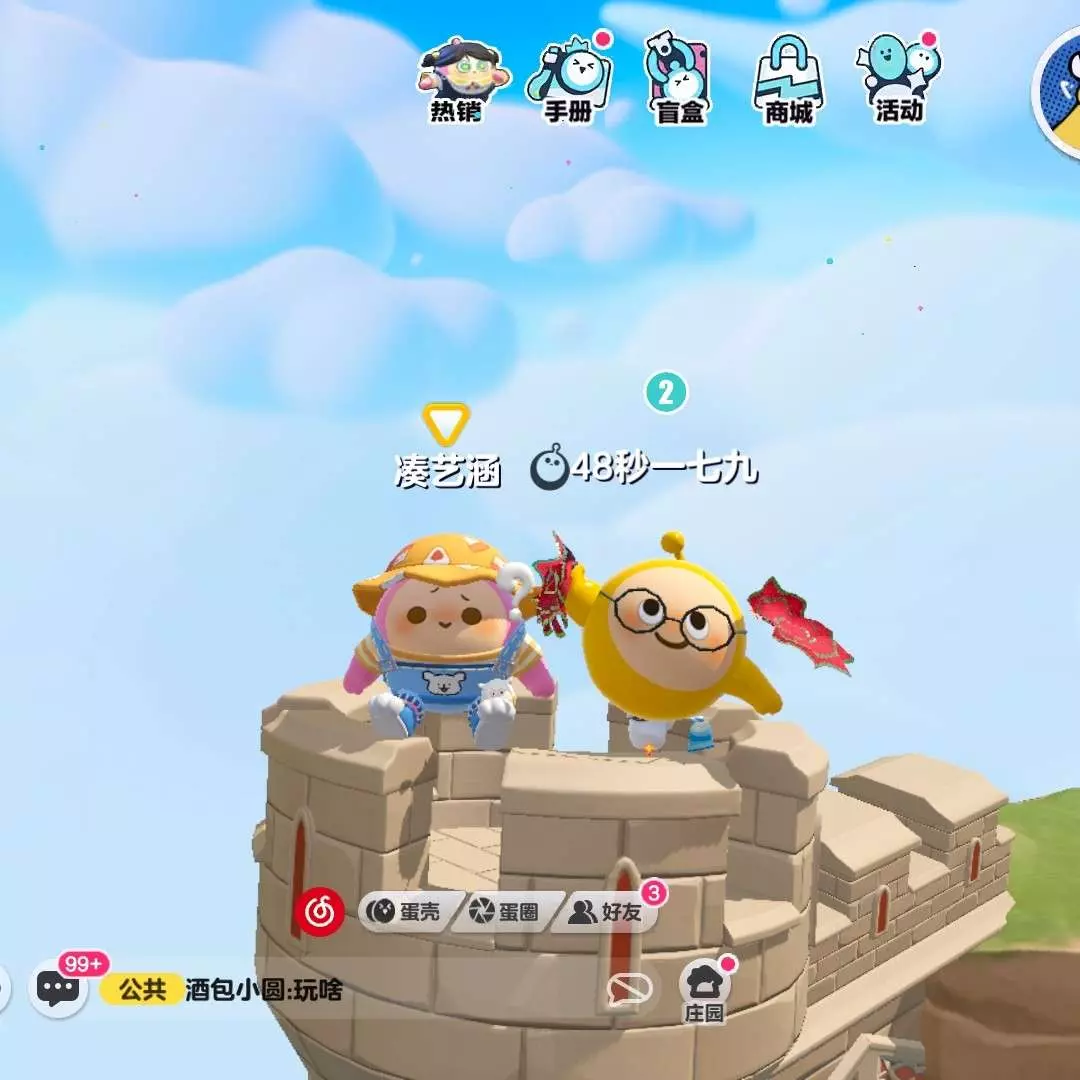Image resolution: width=1080 pixels, height=1080 pixels.
Task: Open the 手册 handbook
Action: point(570,81)
